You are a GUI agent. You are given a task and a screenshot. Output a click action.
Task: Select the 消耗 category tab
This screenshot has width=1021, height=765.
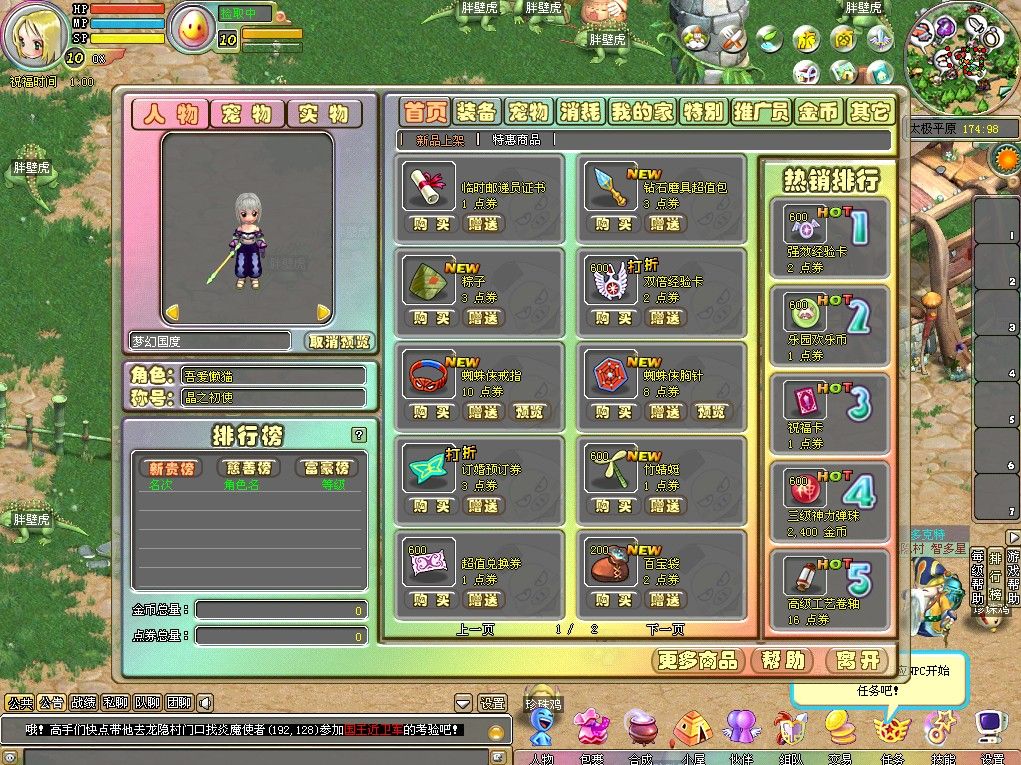click(581, 112)
